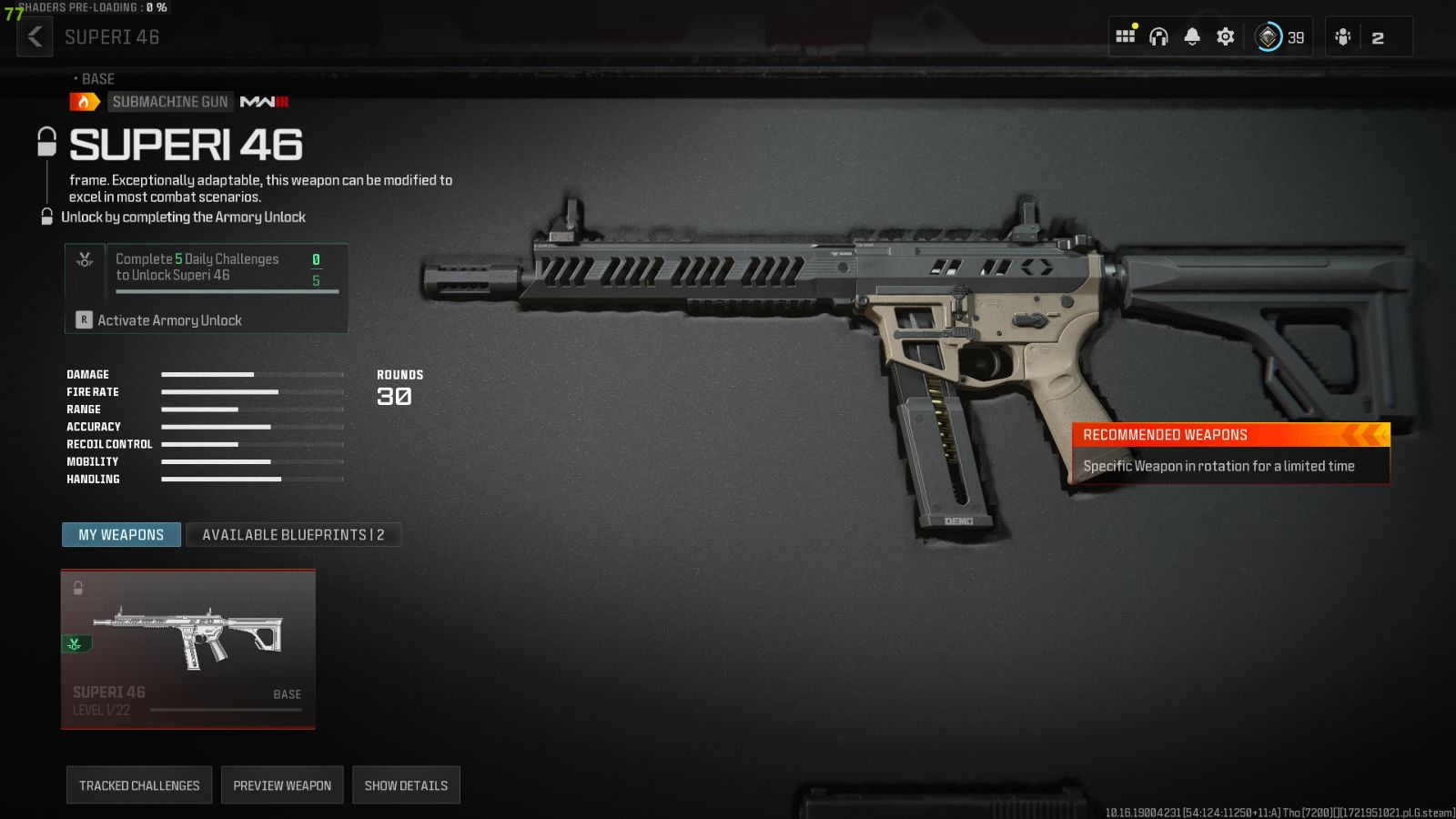The image size is (1456, 819).
Task: Open the headset voice channels icon
Action: click(x=1158, y=37)
